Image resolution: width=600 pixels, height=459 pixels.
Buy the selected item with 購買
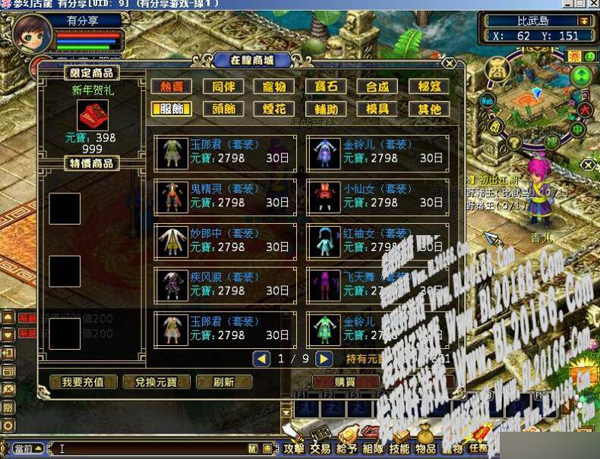tap(343, 381)
